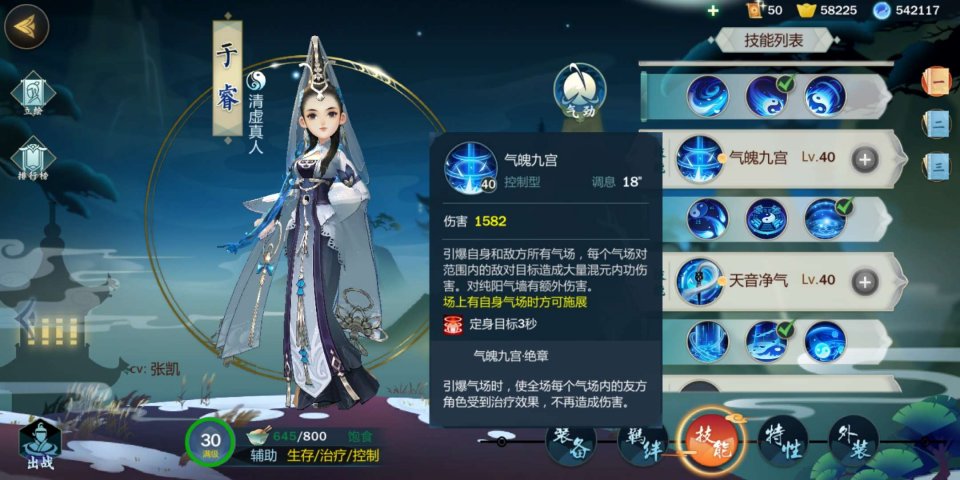Screen dimensions: 960x480
Task: Tap the 饱食 food bowl icon
Action: (259, 436)
